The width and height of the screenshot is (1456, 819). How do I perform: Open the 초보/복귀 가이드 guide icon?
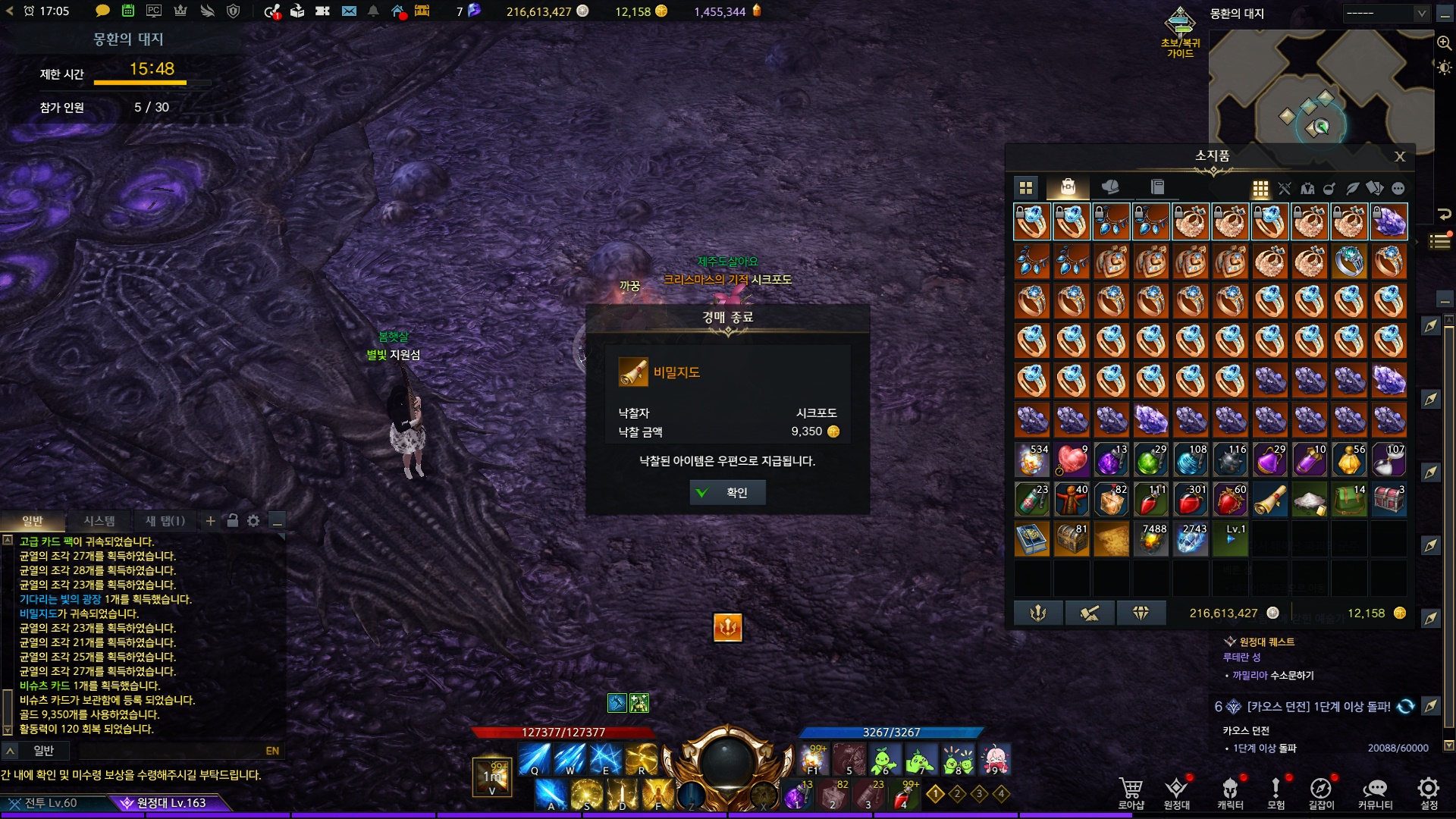coord(1180,30)
